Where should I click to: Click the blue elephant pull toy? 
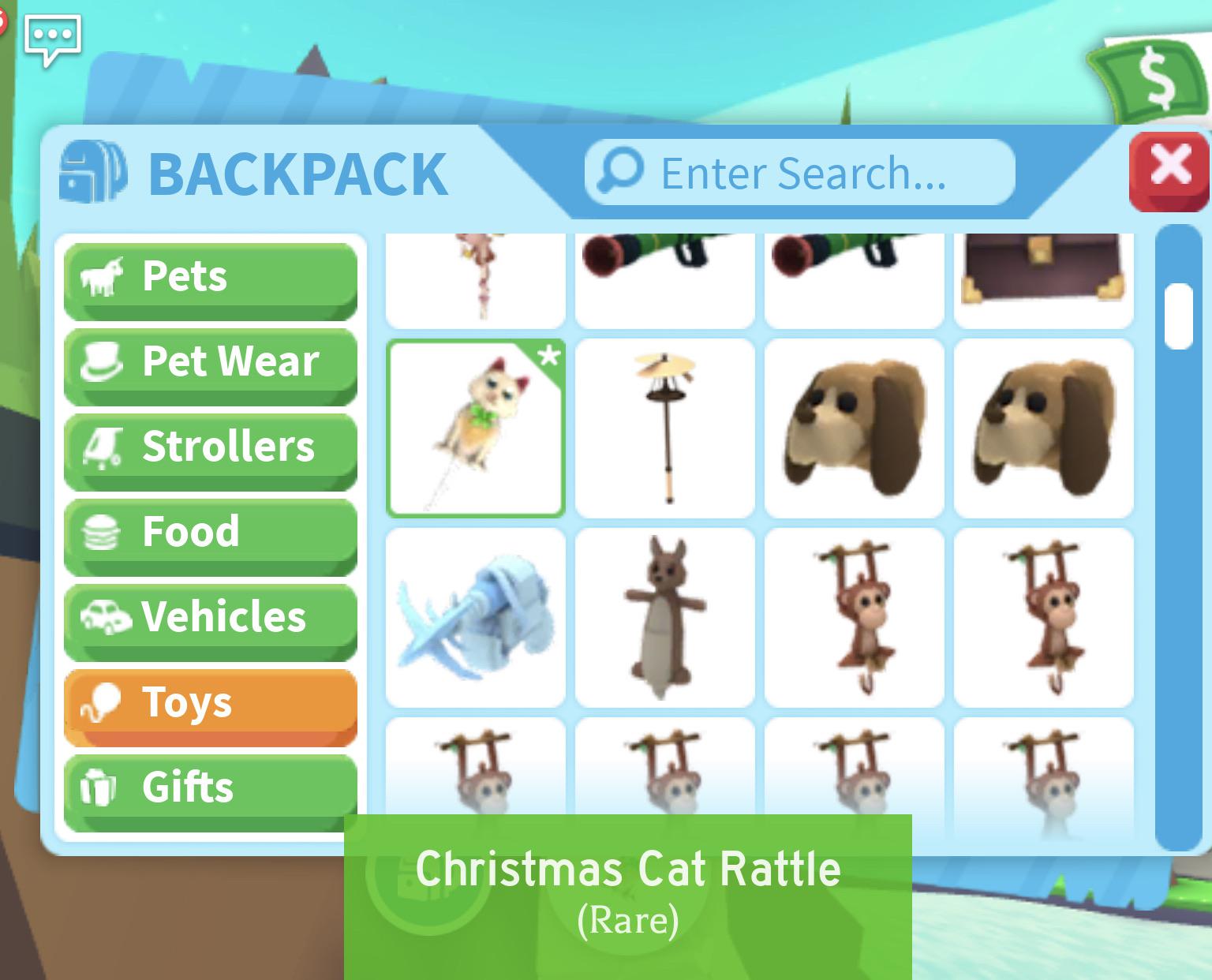475,617
